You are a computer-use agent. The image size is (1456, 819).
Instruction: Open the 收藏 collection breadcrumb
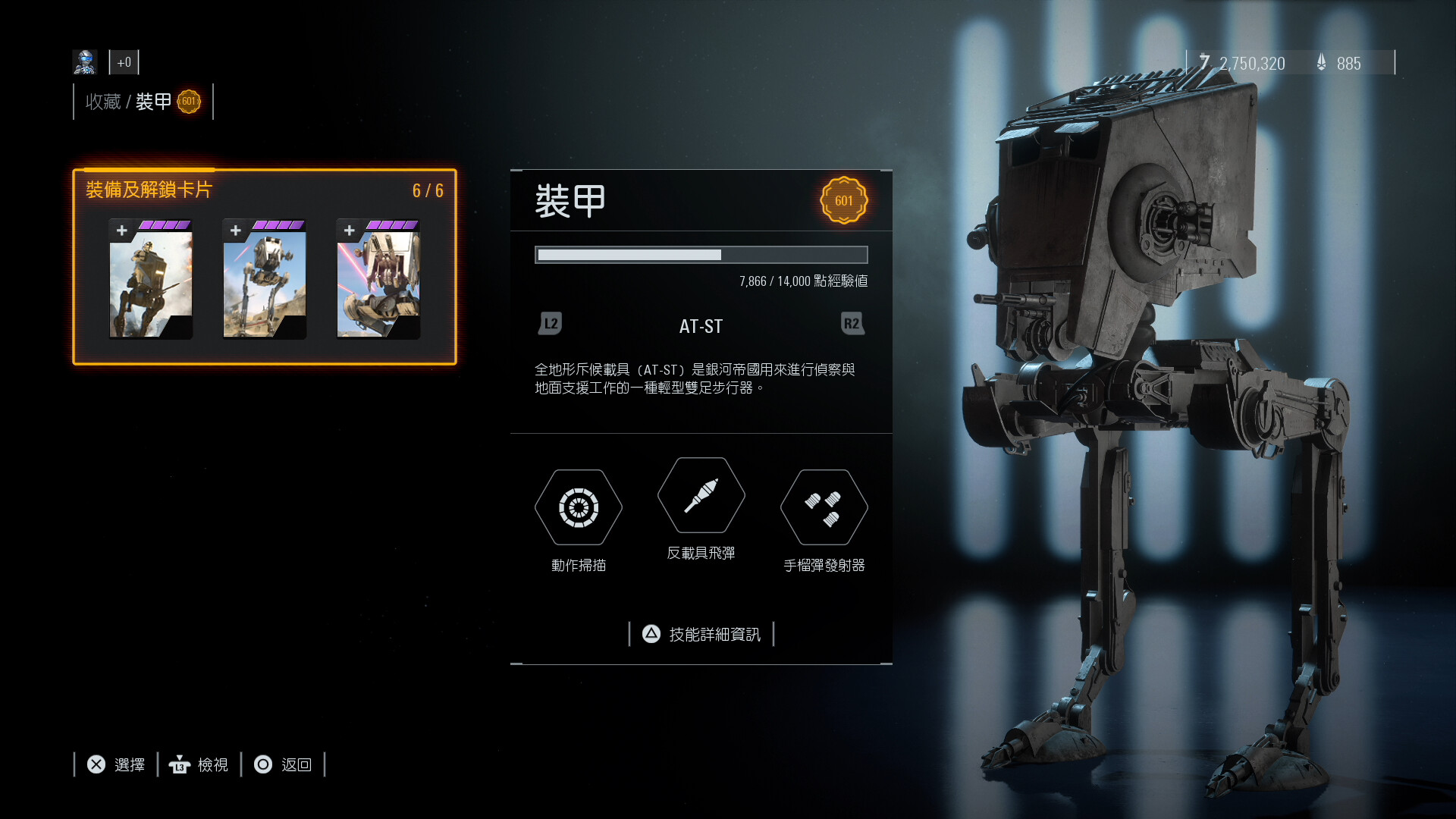pyautogui.click(x=103, y=102)
